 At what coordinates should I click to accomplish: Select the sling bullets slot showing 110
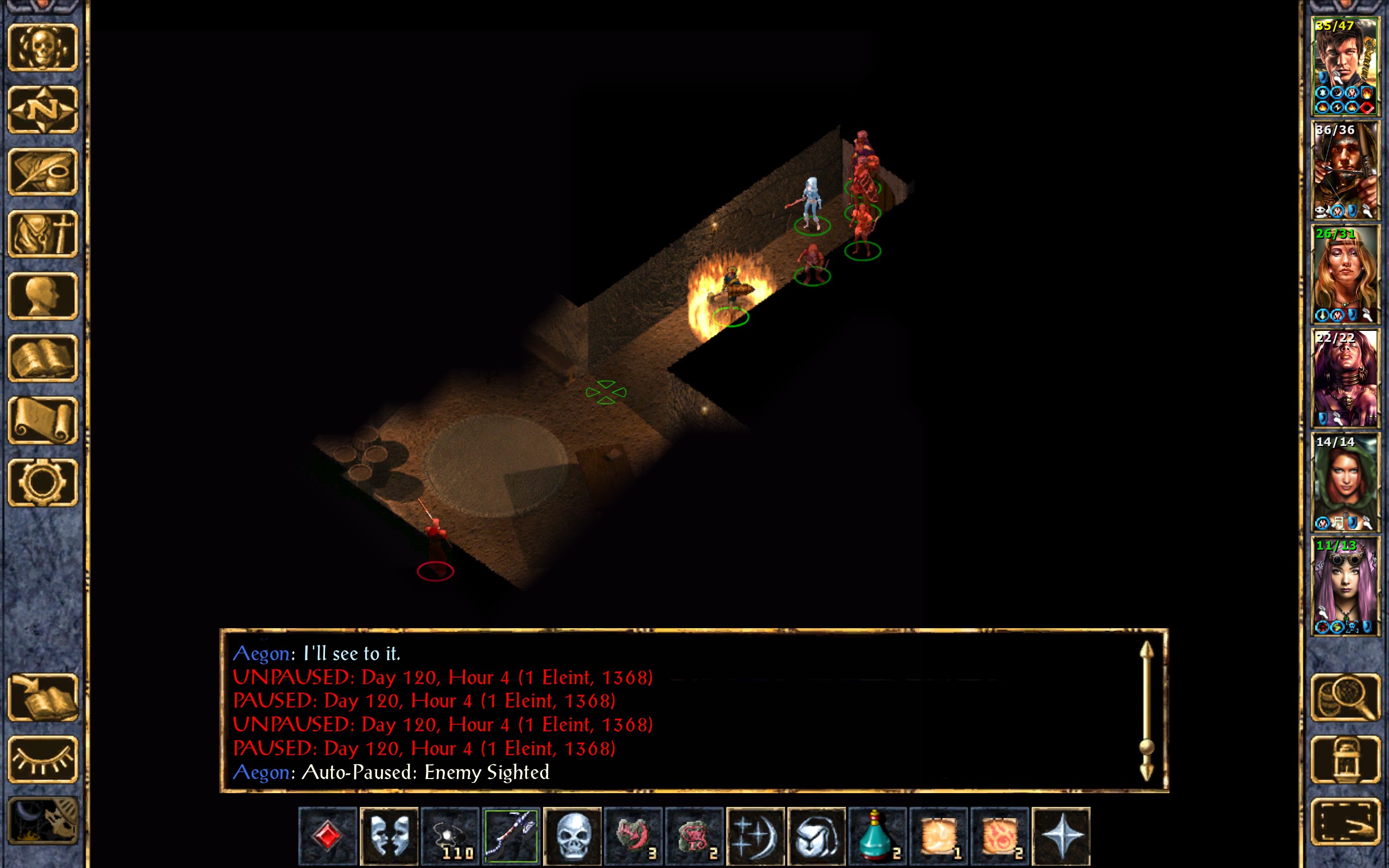tap(450, 835)
